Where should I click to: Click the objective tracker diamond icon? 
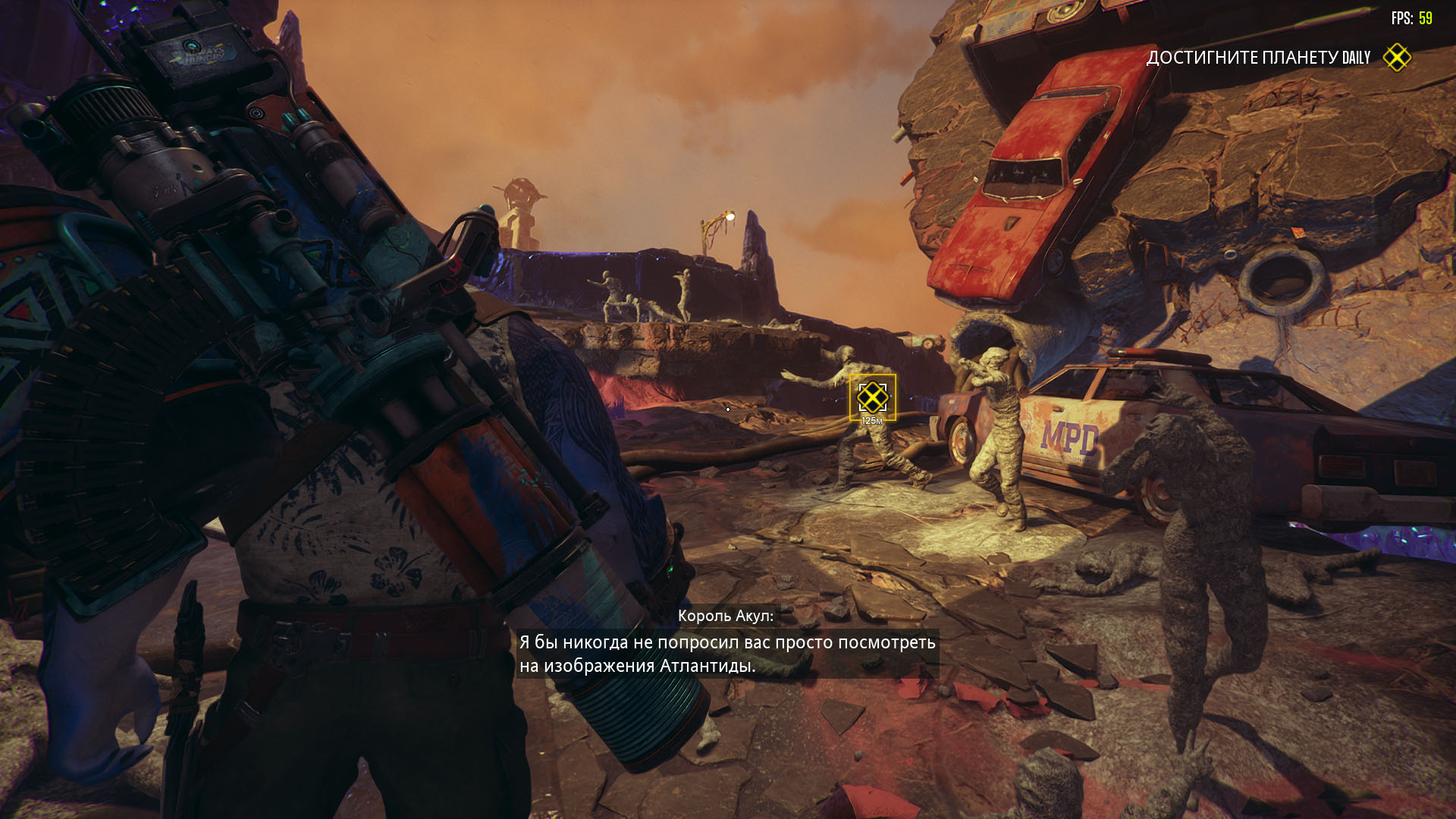(1396, 58)
